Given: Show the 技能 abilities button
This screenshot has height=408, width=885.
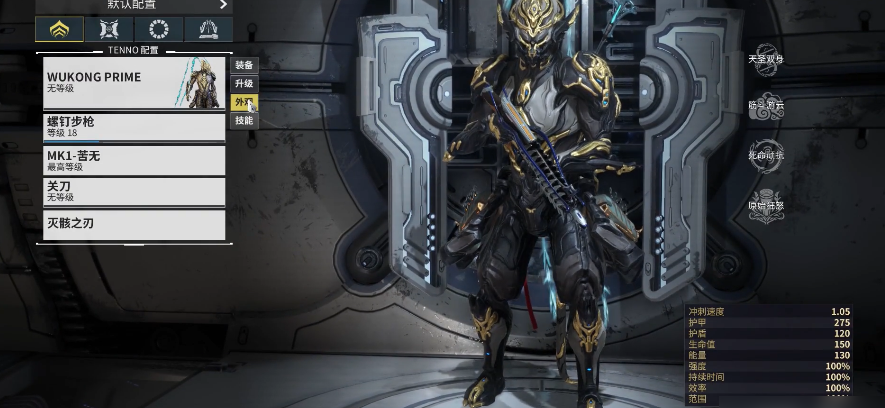Looking at the screenshot, I should coord(244,121).
